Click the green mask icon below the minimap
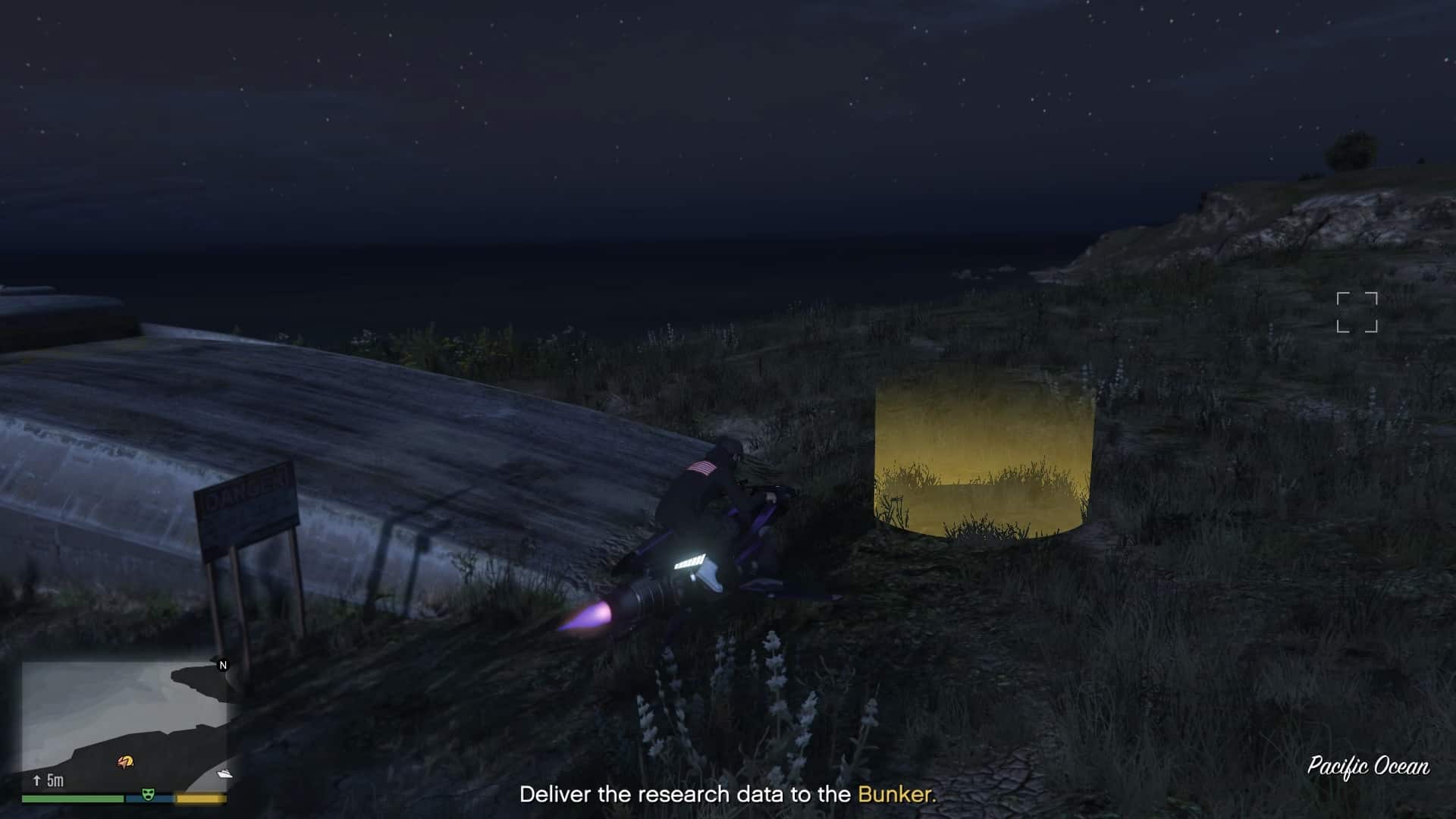The height and width of the screenshot is (819, 1456). coord(148,795)
